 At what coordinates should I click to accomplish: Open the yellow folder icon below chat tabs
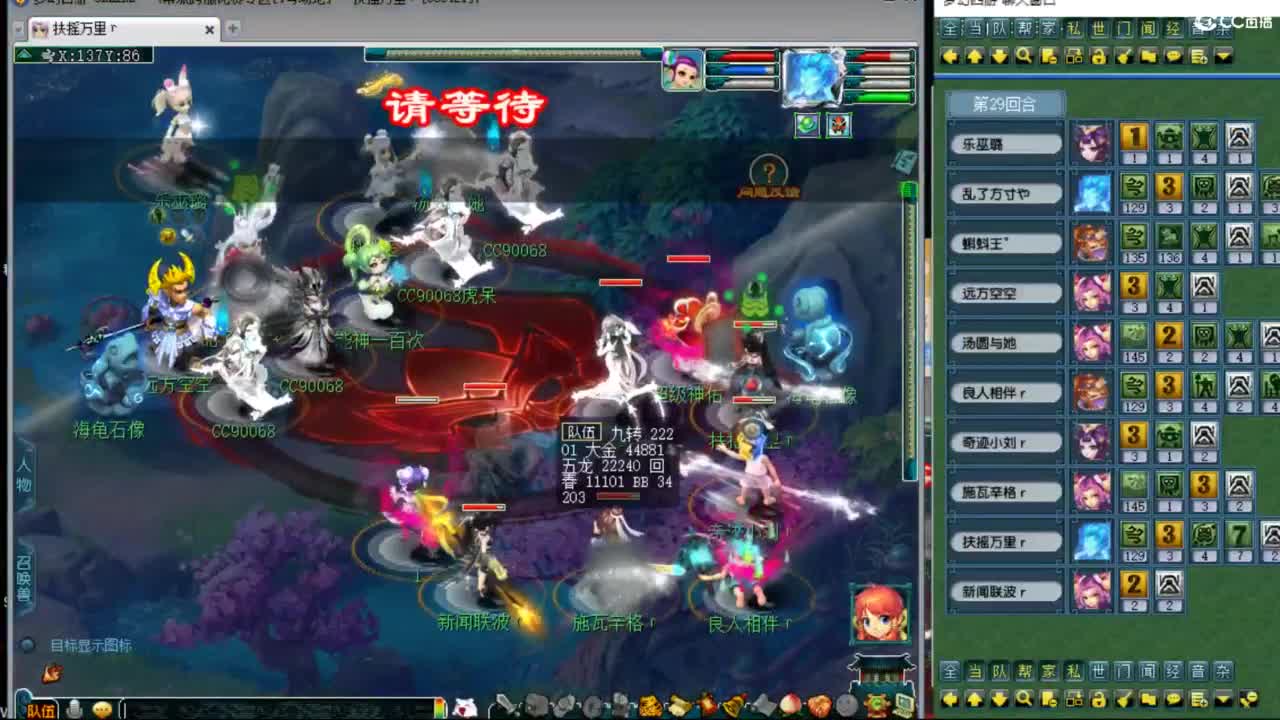point(1149,57)
